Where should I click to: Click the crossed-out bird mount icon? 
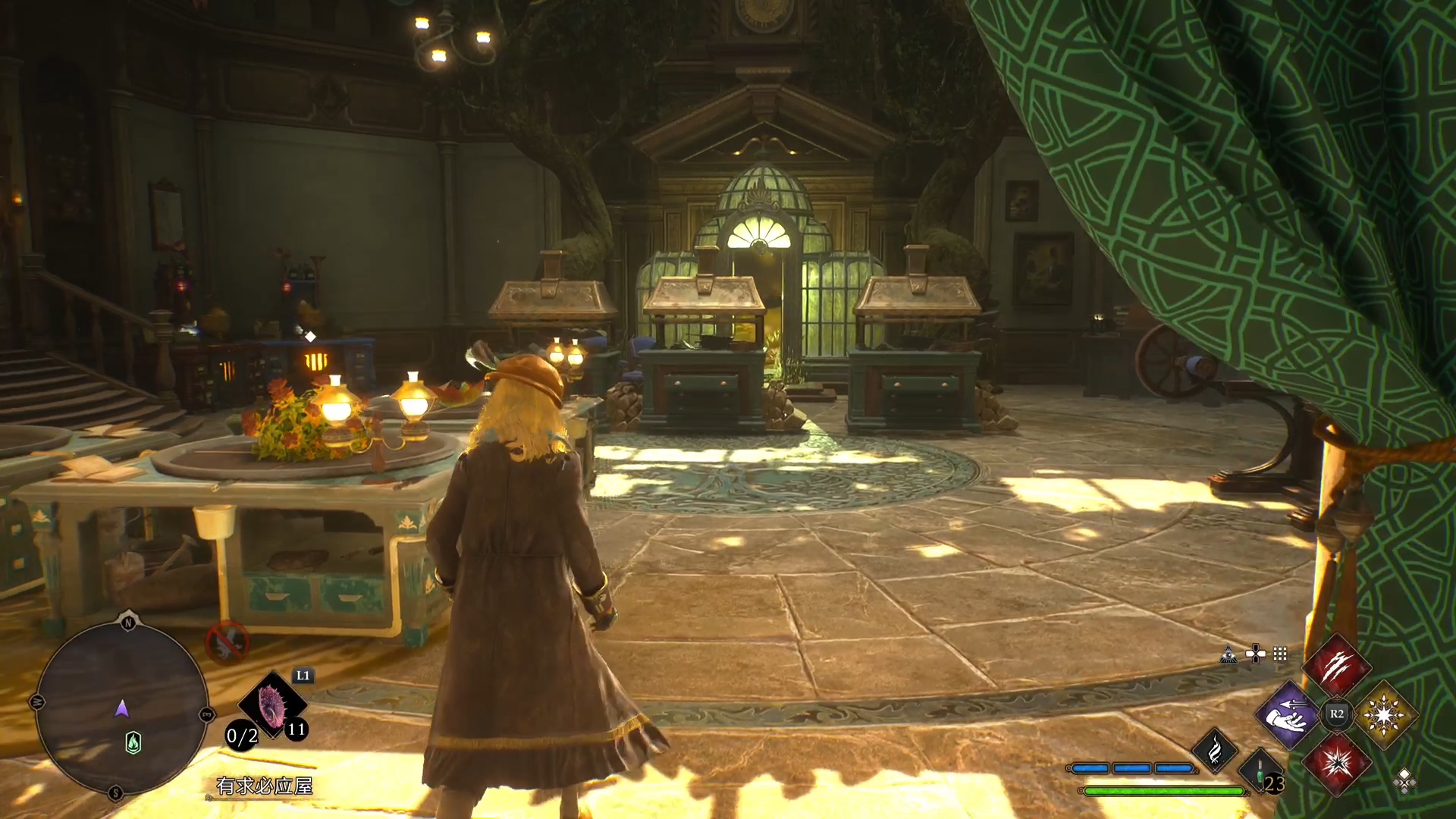pyautogui.click(x=227, y=642)
